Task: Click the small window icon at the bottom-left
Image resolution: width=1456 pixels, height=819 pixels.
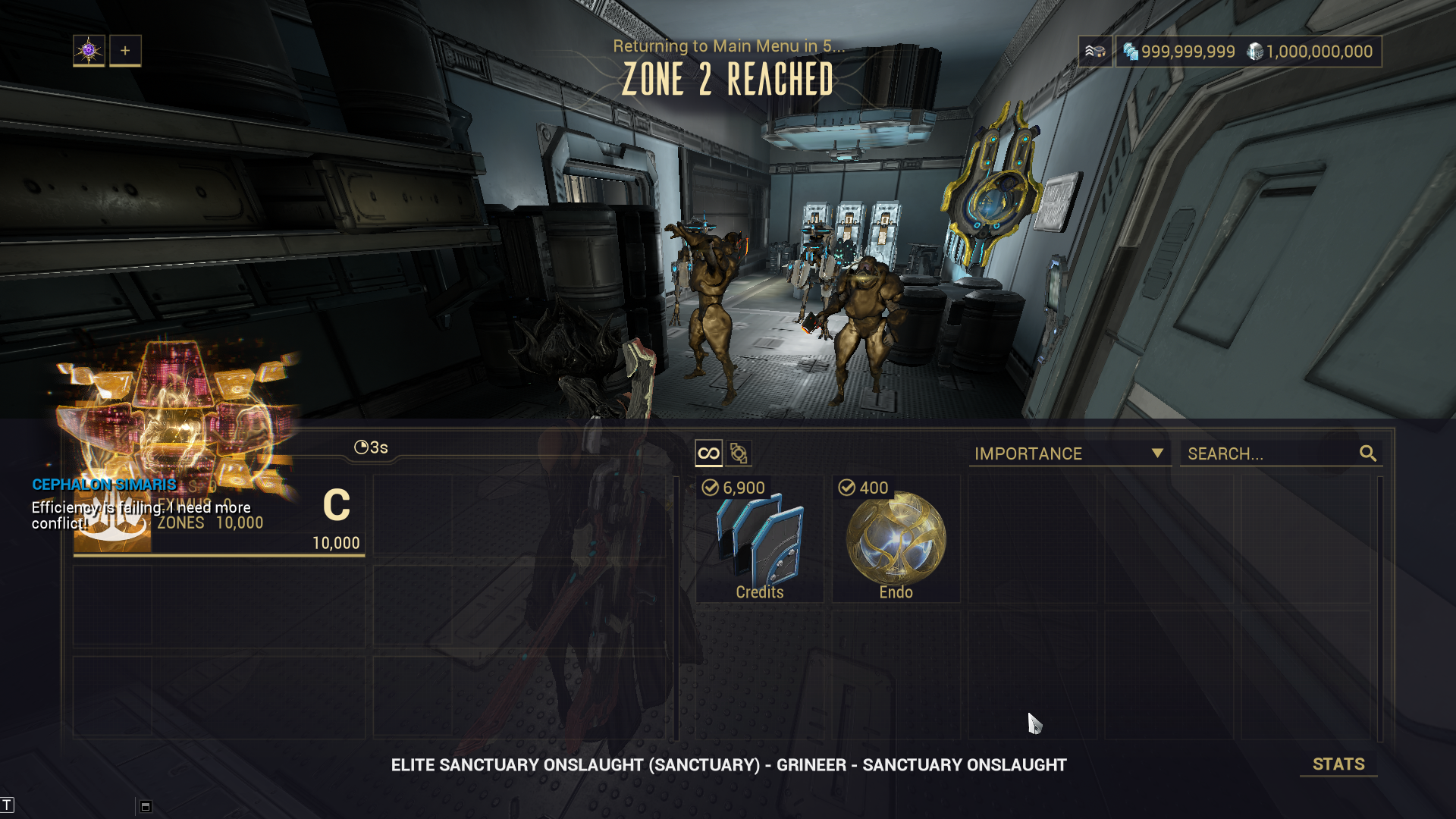Action: pyautogui.click(x=146, y=806)
